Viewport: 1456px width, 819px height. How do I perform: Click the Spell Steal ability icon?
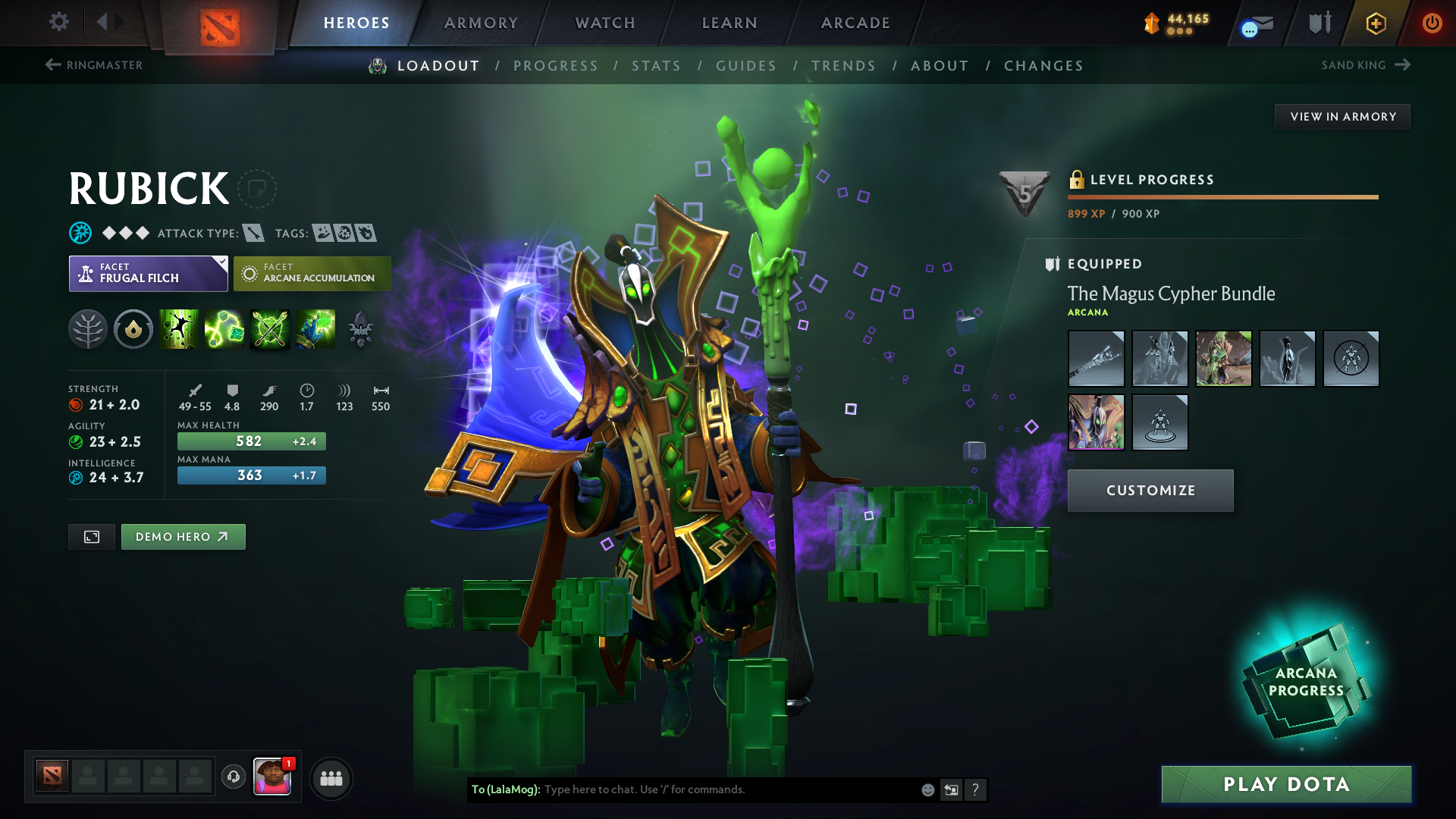point(315,329)
